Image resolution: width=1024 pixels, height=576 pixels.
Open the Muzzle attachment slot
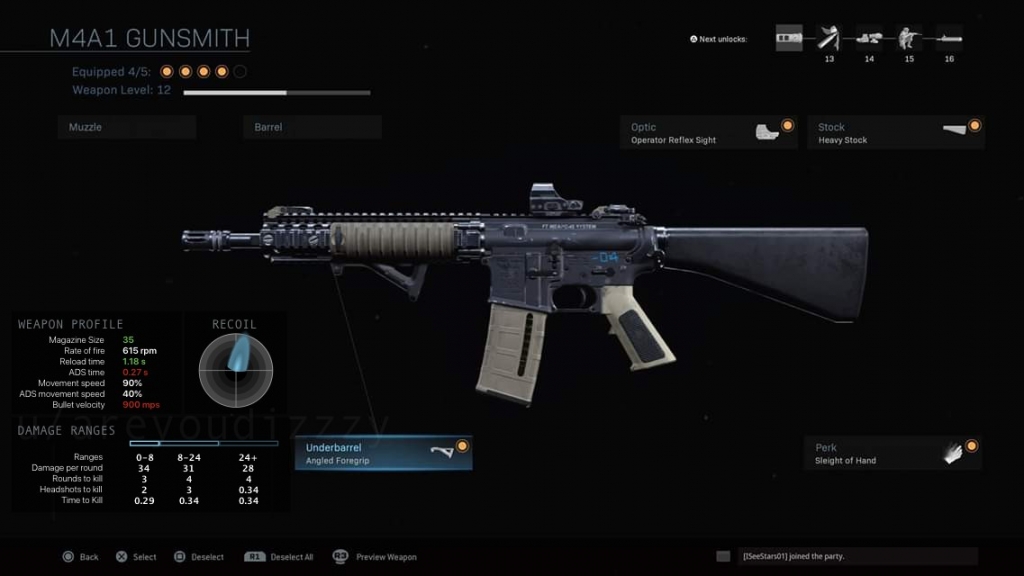[x=126, y=127]
